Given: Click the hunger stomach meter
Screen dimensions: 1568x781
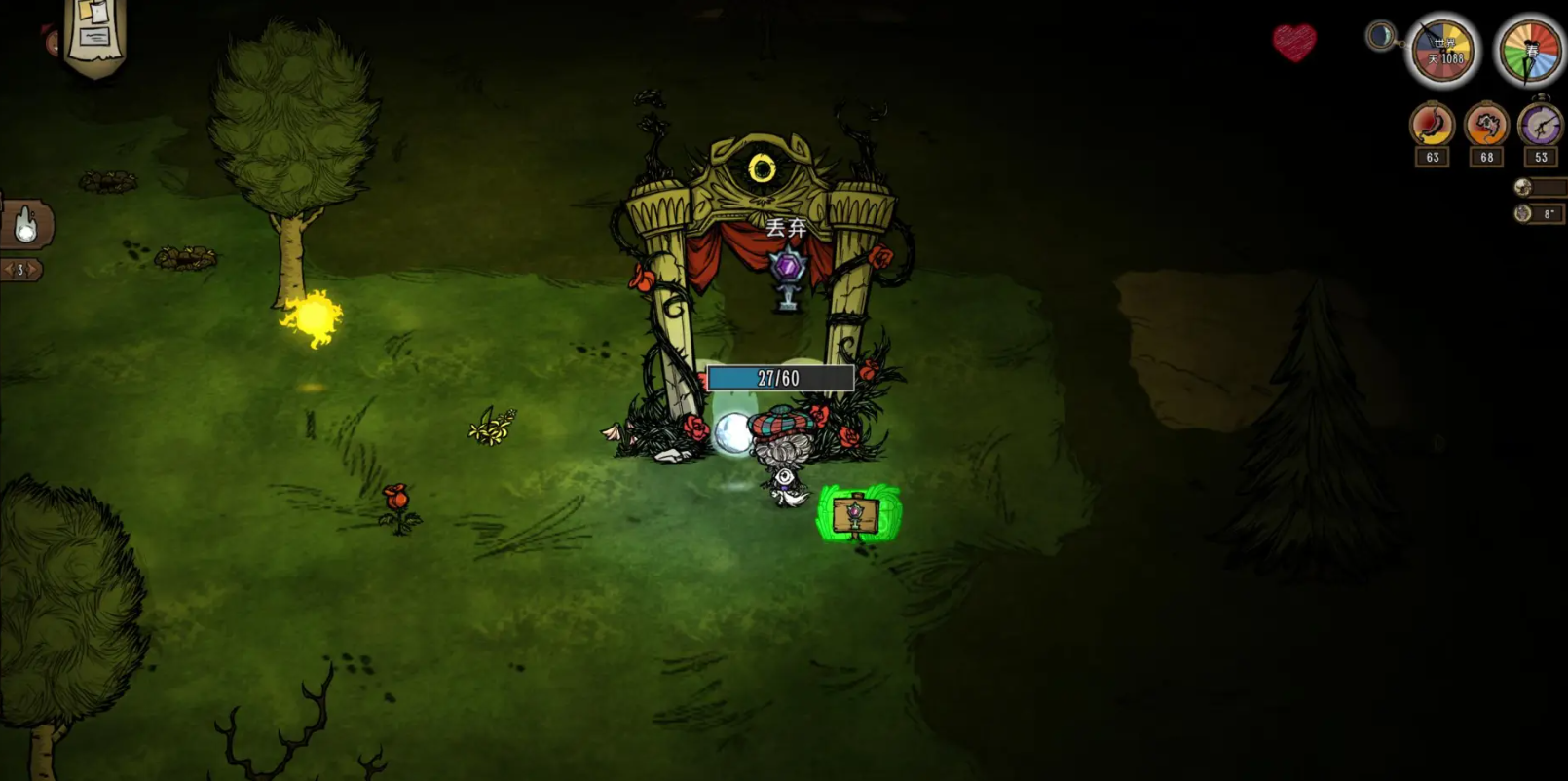Looking at the screenshot, I should pyautogui.click(x=1432, y=126).
